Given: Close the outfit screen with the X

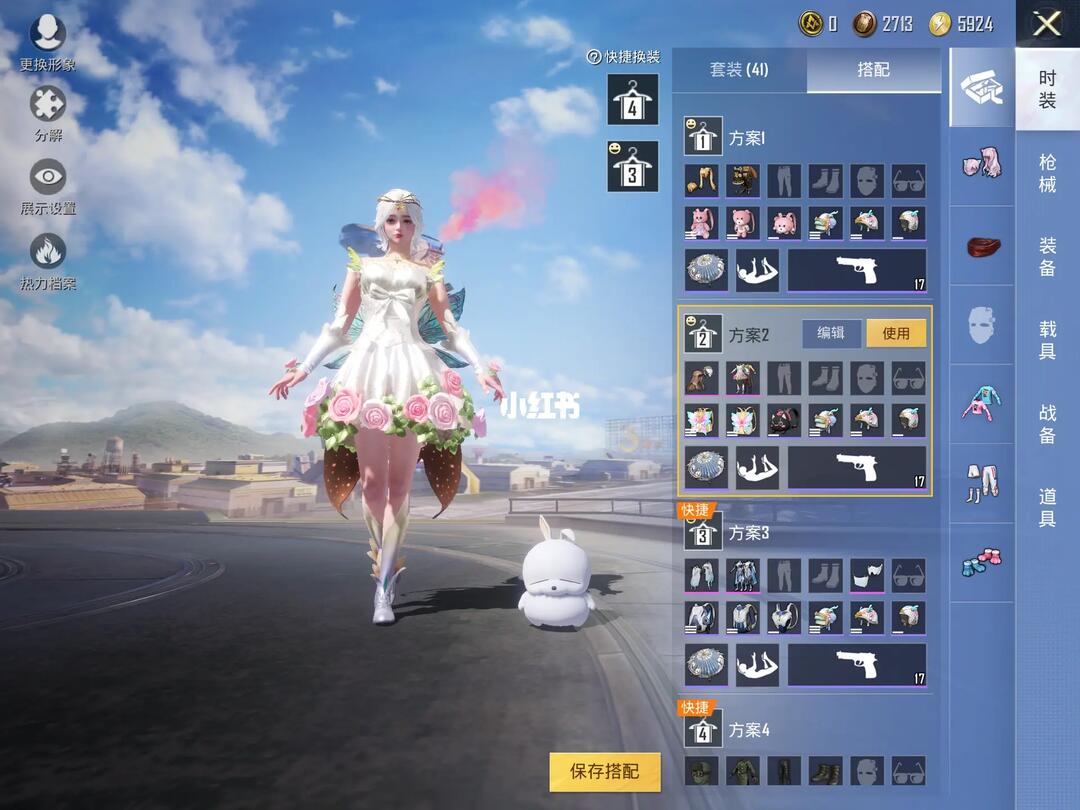Looking at the screenshot, I should pos(1046,24).
